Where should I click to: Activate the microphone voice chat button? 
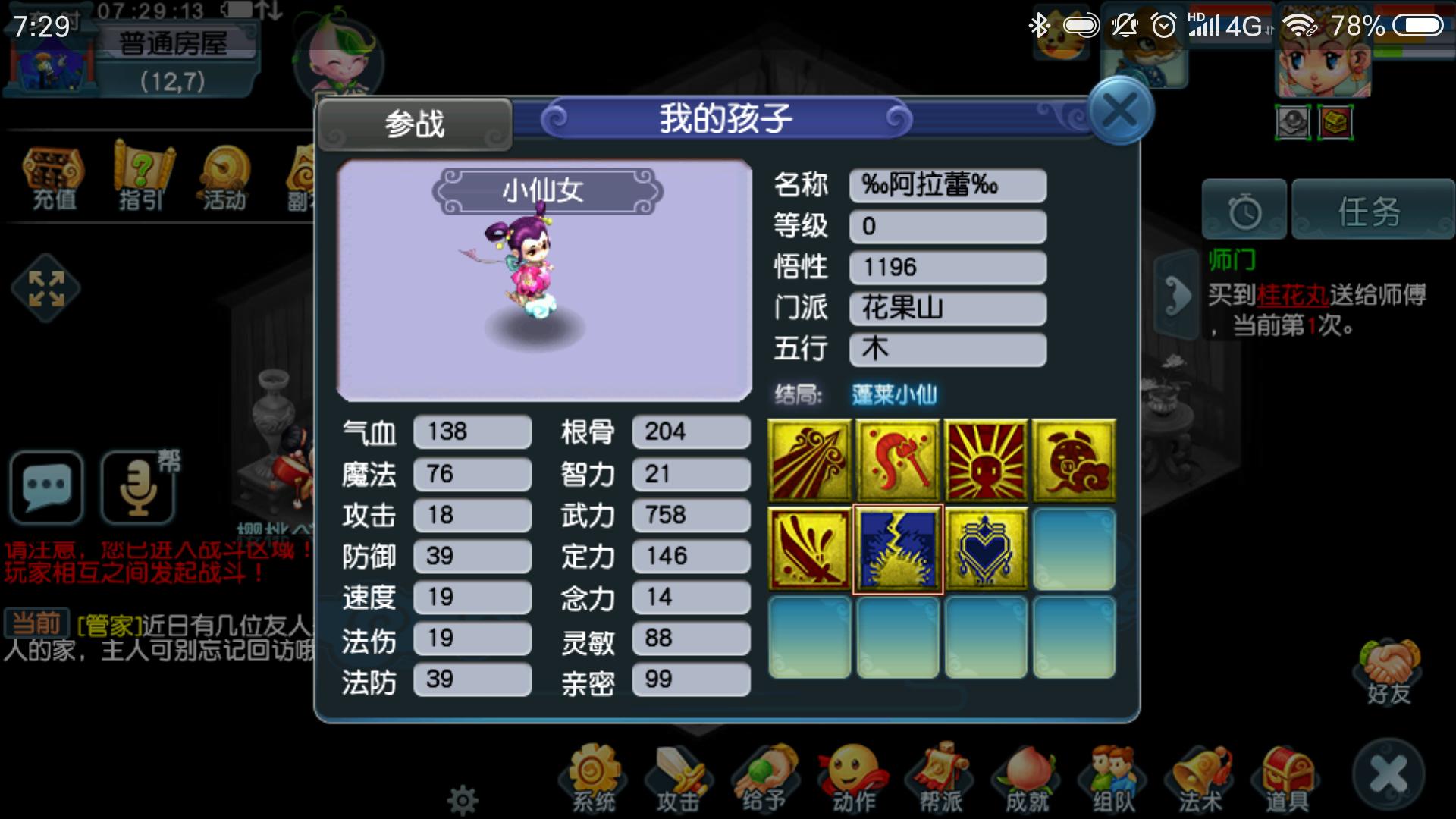pyautogui.click(x=138, y=487)
